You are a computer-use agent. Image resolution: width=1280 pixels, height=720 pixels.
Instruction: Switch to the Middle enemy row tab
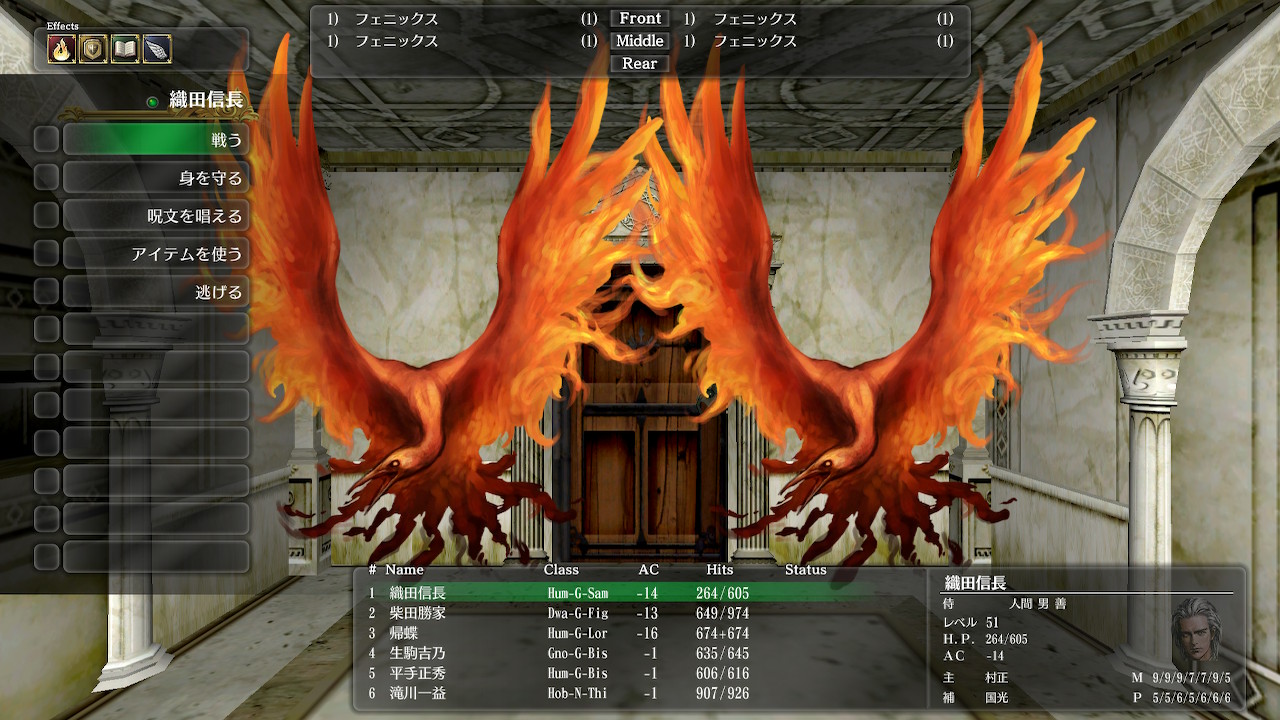coord(638,41)
